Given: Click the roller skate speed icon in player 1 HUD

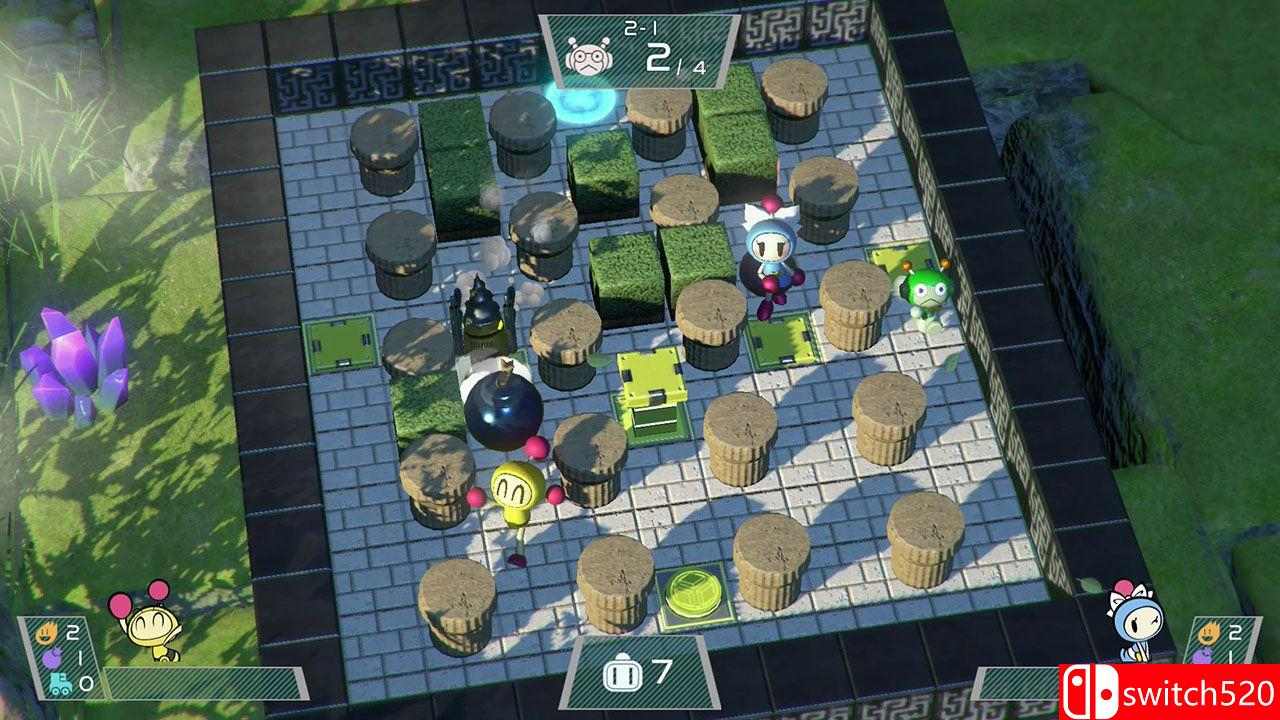Looking at the screenshot, I should click(x=60, y=684).
